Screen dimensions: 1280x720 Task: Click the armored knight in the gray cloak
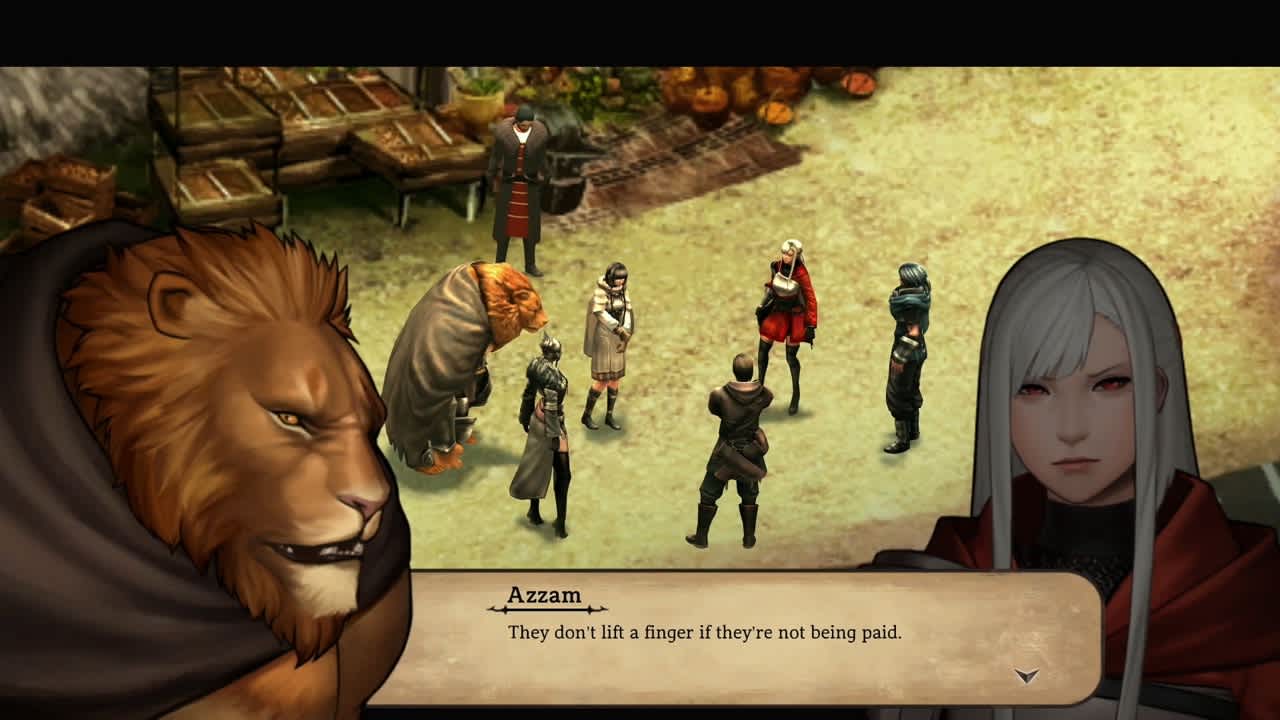pos(545,430)
